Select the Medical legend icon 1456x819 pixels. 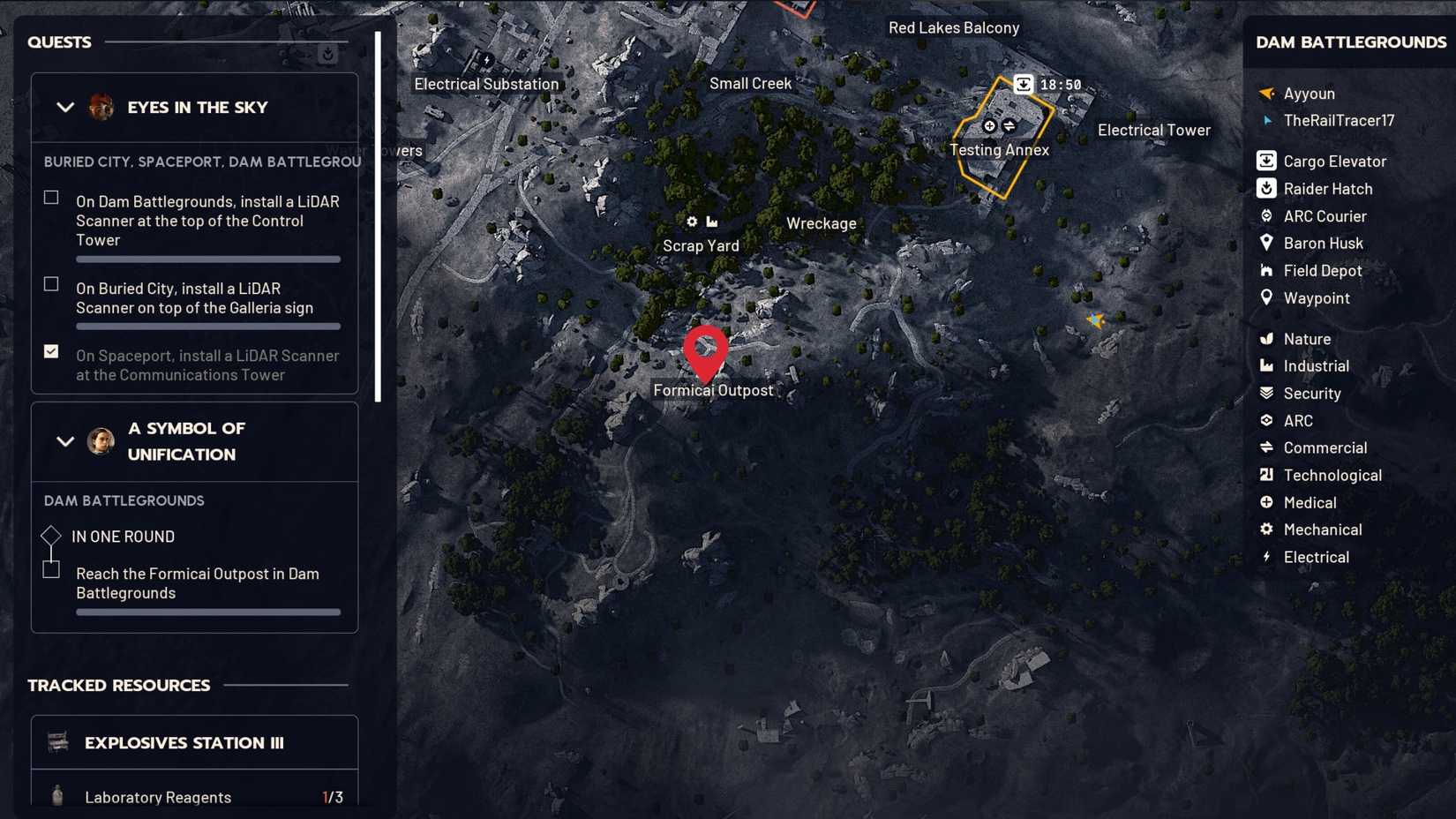pos(1266,502)
